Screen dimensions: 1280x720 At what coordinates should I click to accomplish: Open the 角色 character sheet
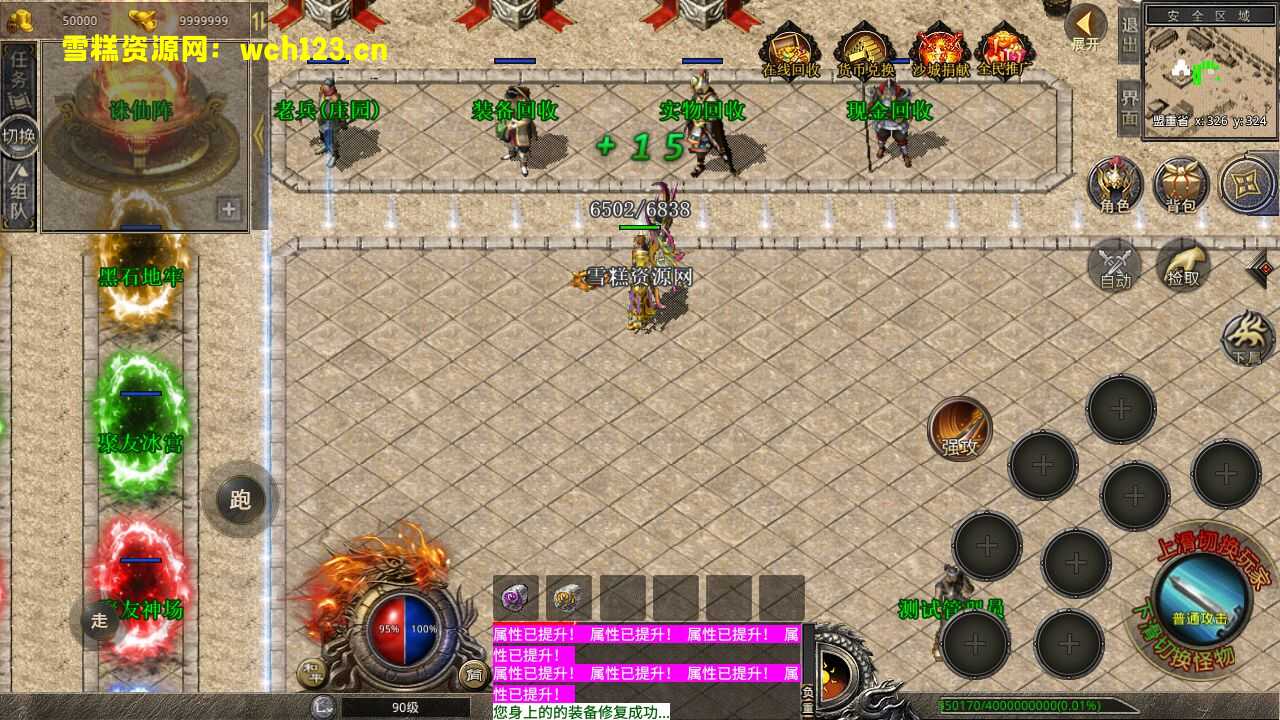1115,185
